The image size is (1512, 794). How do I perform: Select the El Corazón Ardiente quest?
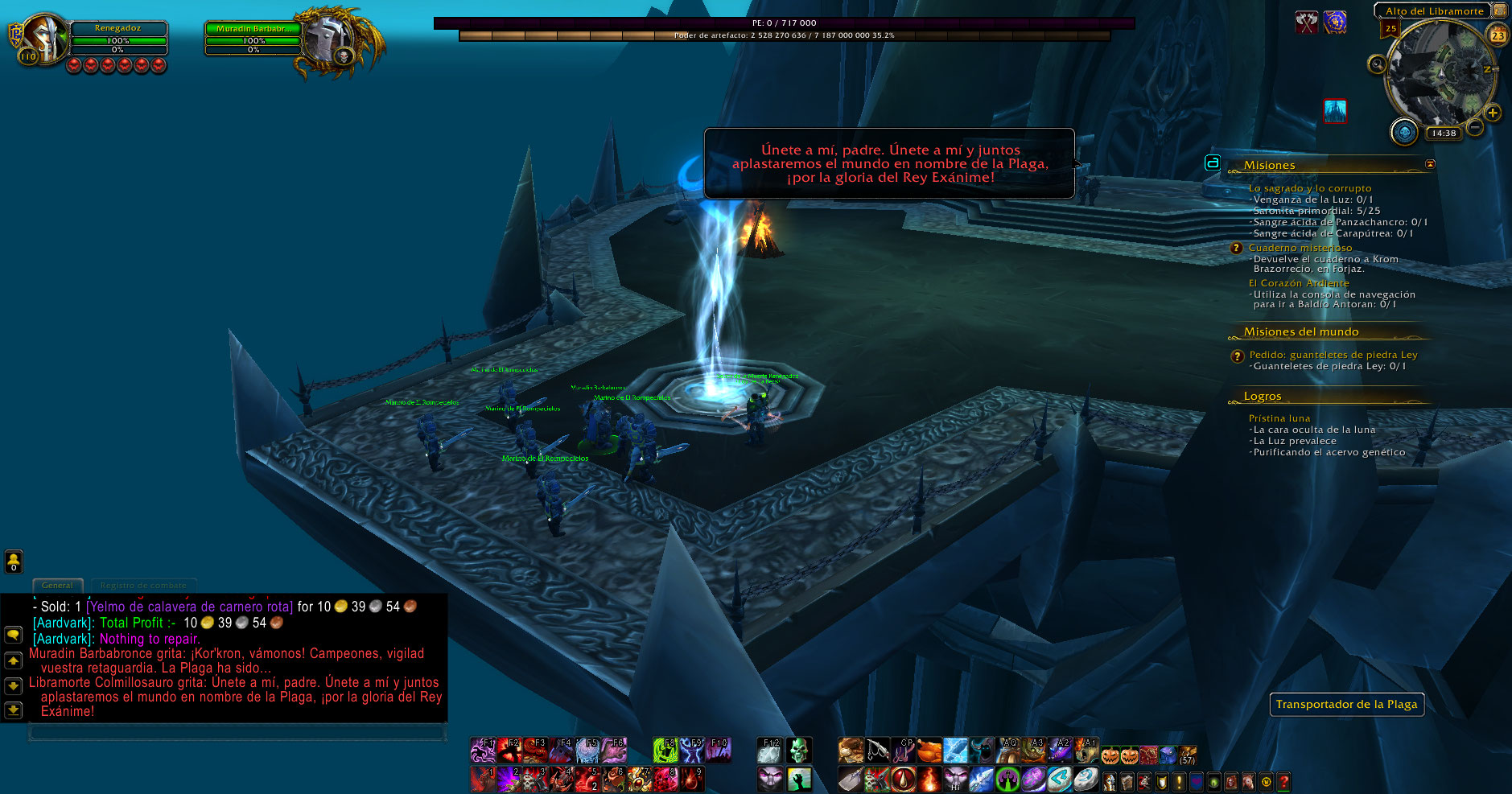pos(1298,283)
